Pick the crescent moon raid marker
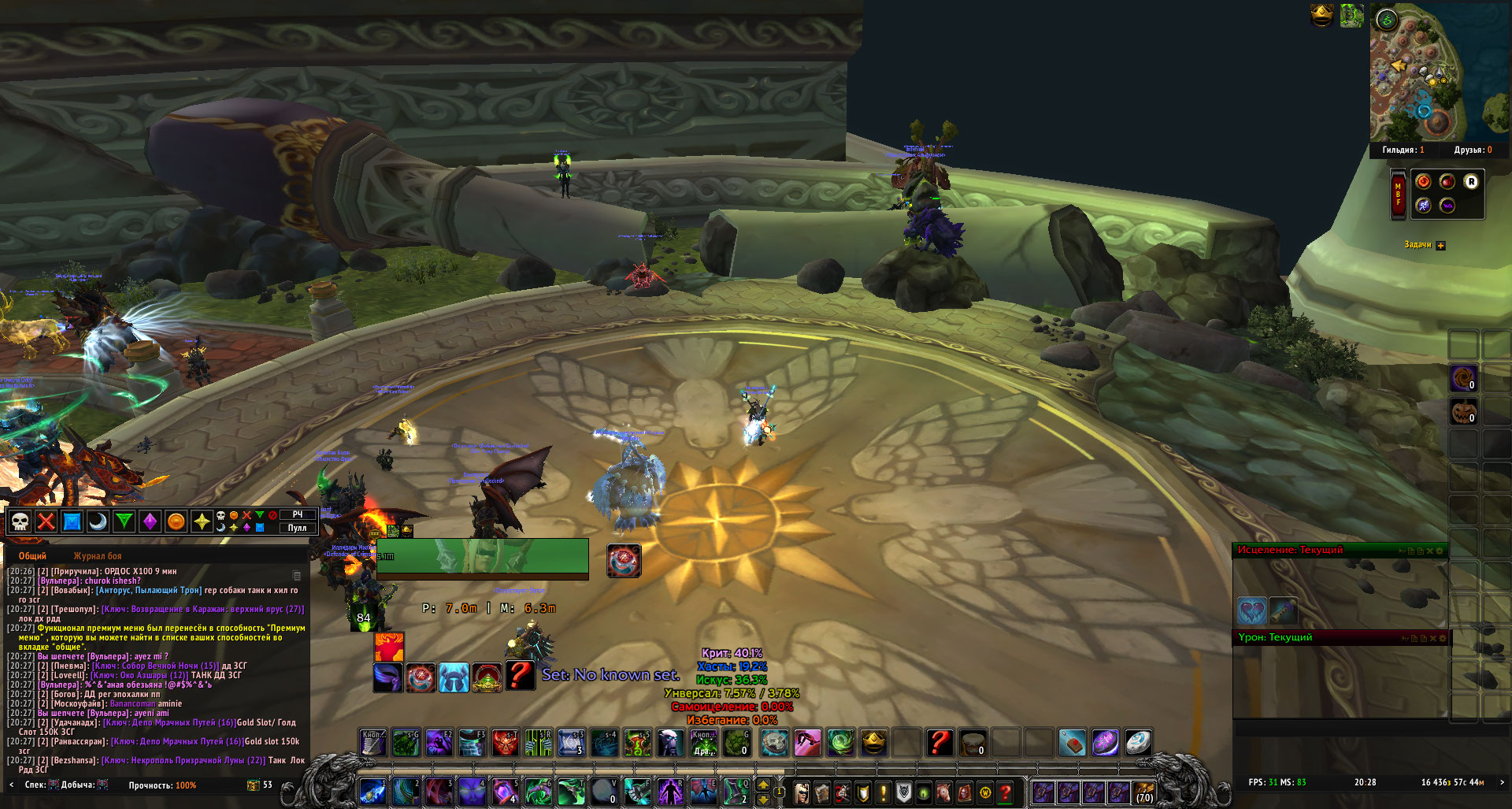Viewport: 1512px width, 809px height. 98,521
